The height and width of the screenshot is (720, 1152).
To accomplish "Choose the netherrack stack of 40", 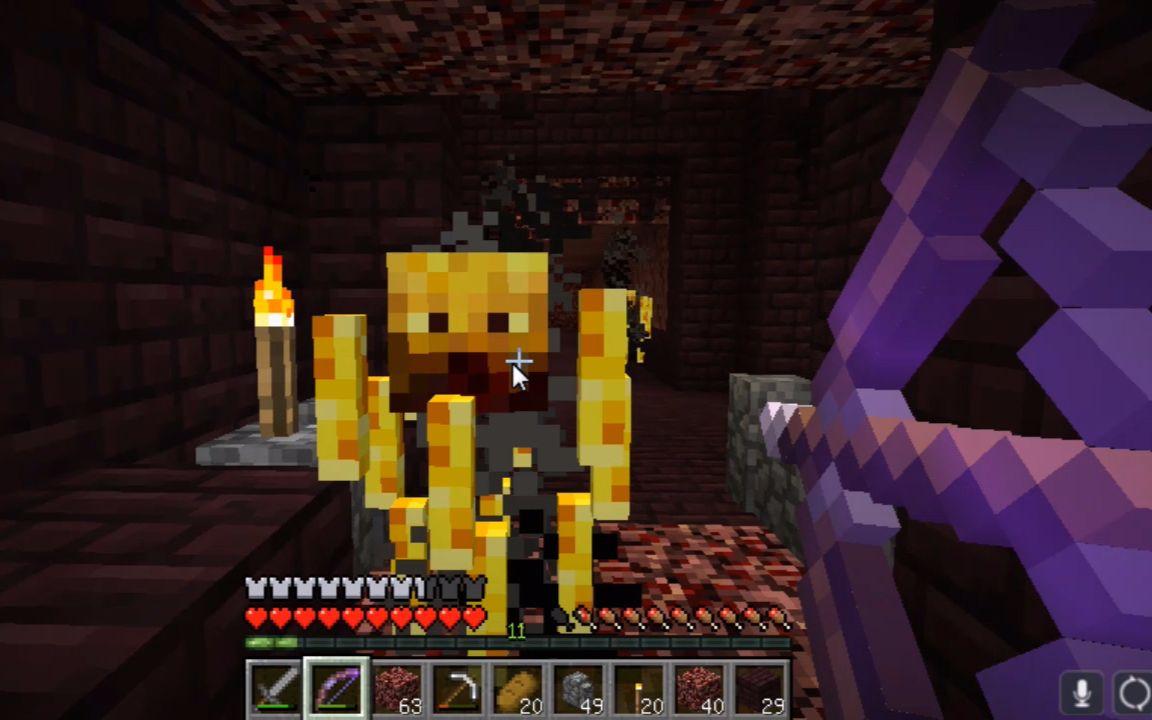I will [x=697, y=689].
